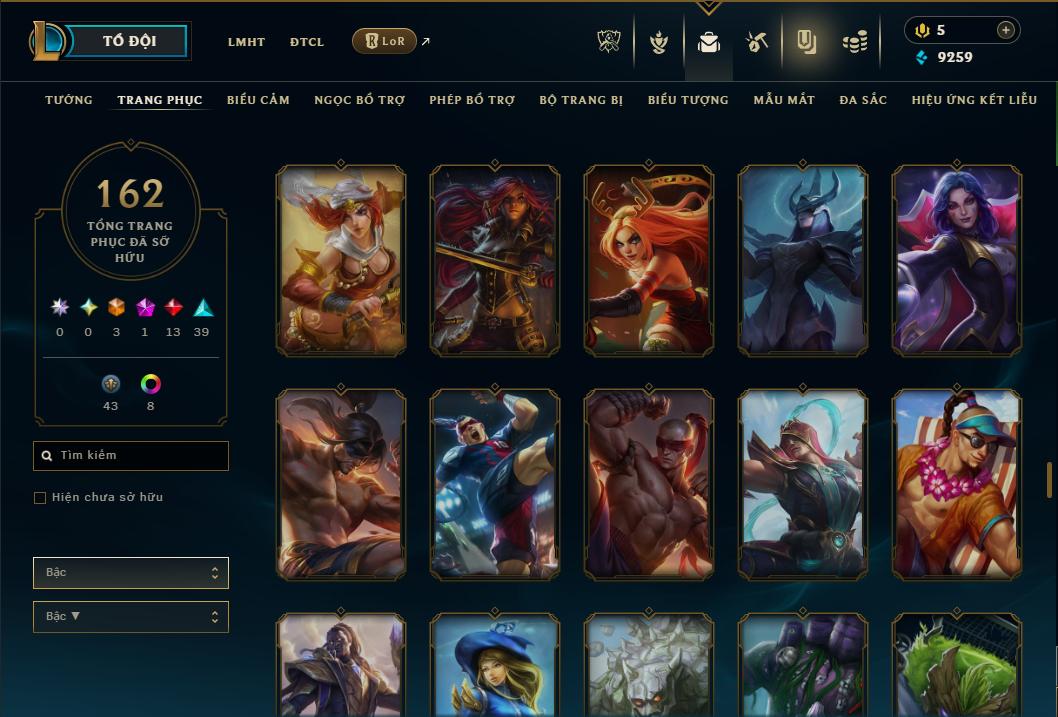Click the Tìm kiếm search field

click(x=131, y=456)
